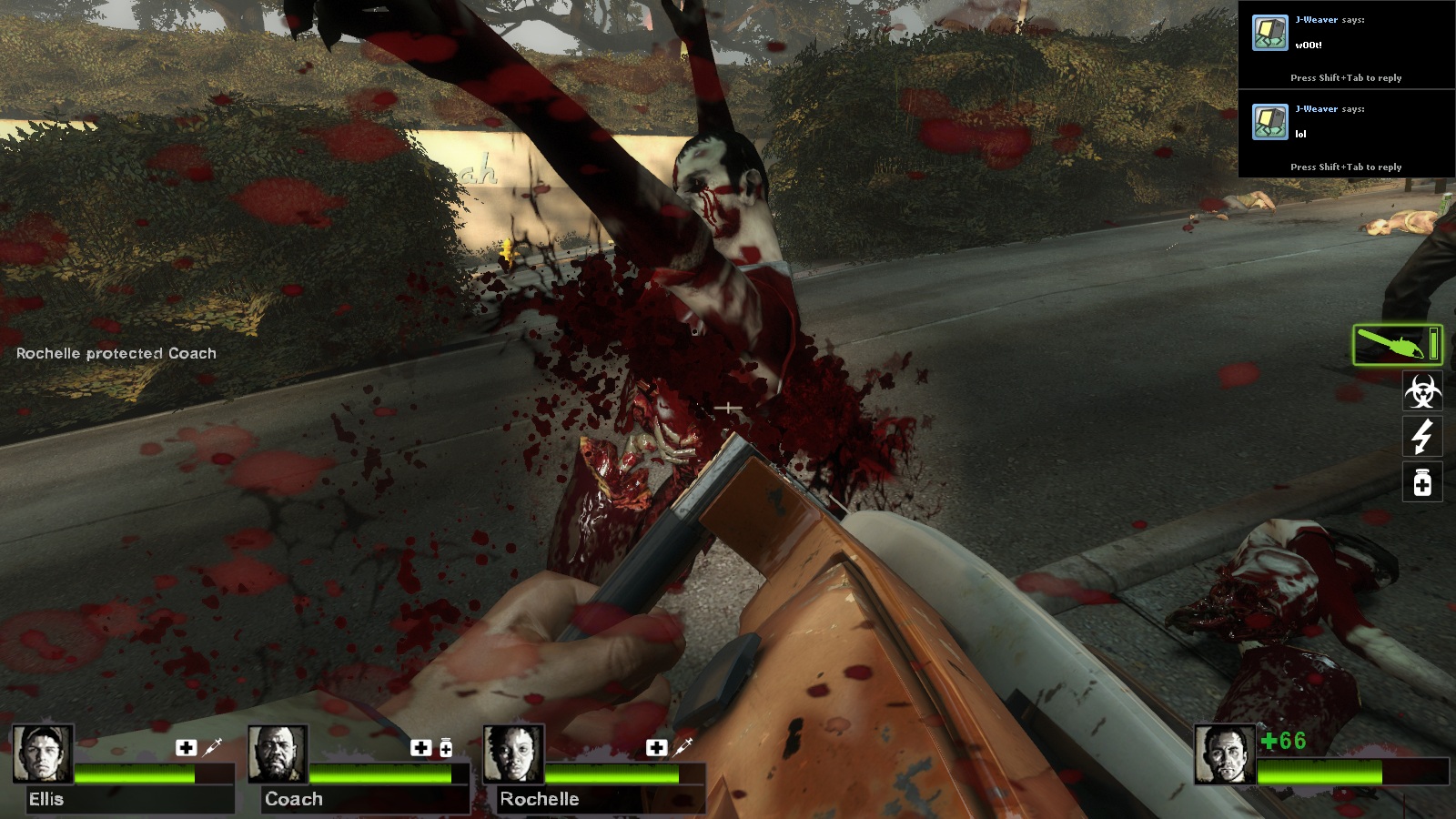This screenshot has width=1456, height=819.
Task: Select the chainsaw weapon slot
Action: click(1397, 345)
